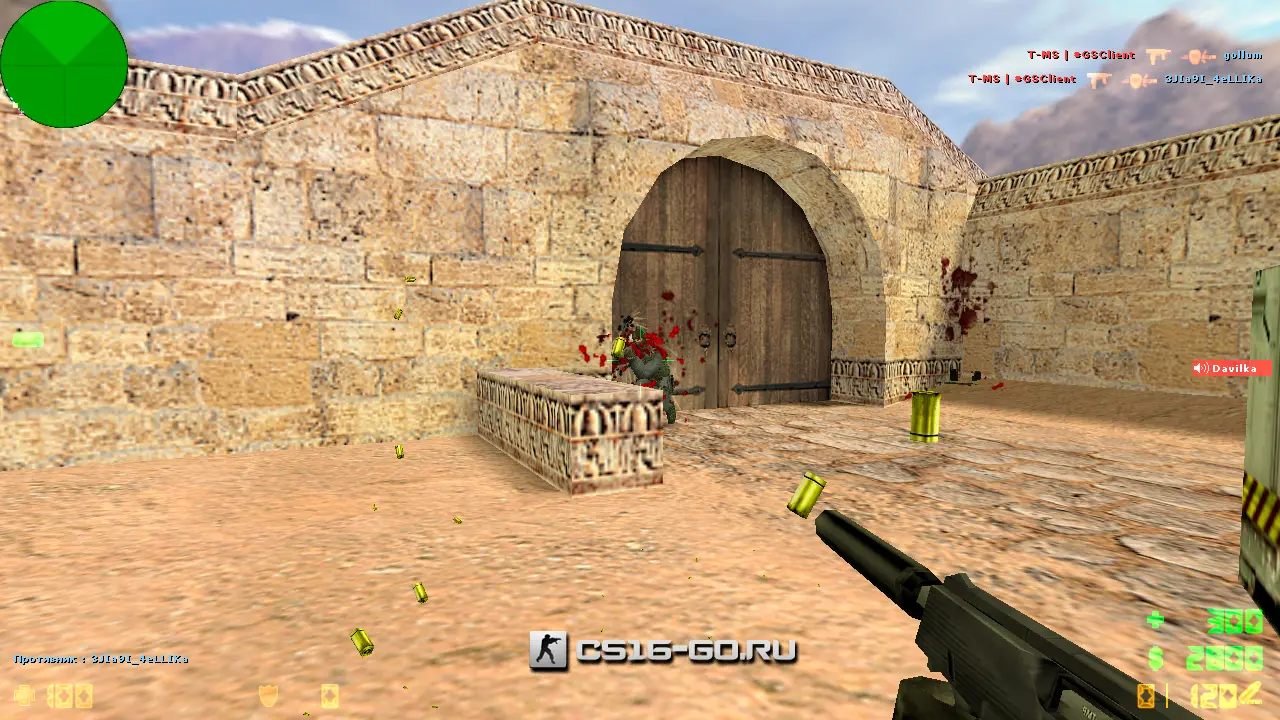Click the Davilka voice chat indicator
Screen dimensions: 1280x720
(x=1231, y=368)
